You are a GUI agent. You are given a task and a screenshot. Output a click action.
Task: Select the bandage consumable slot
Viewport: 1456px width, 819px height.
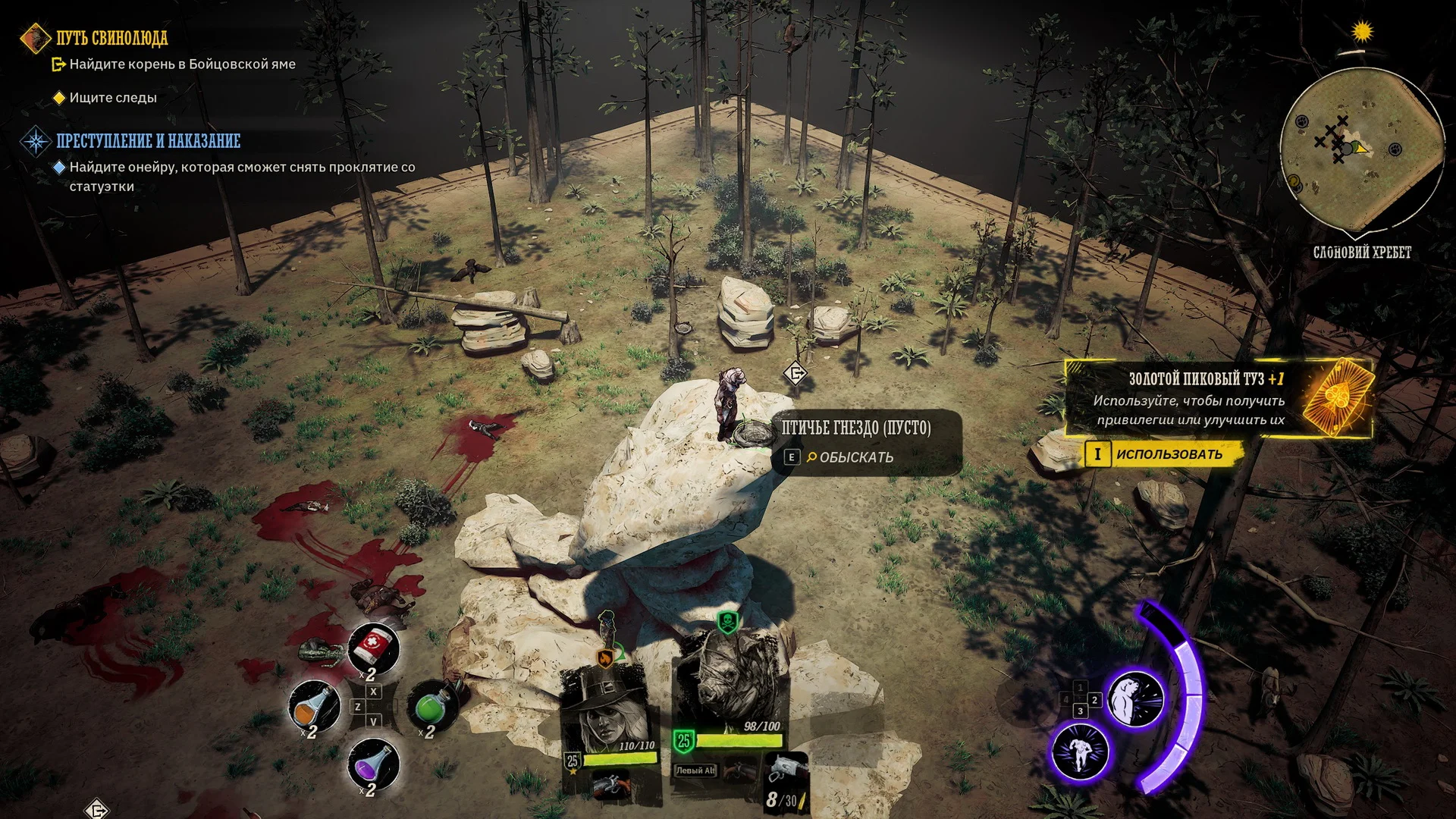point(373,648)
